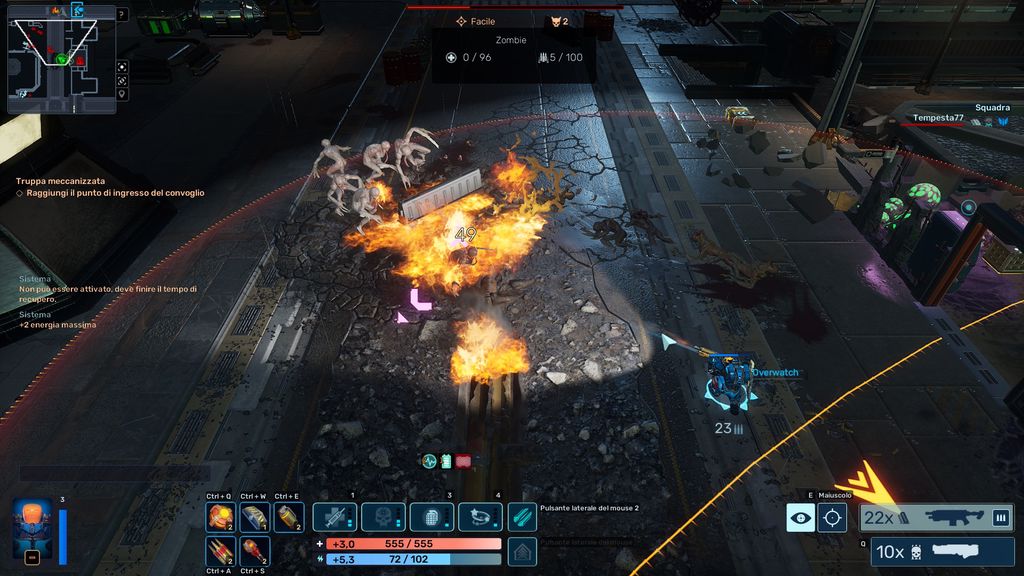The width and height of the screenshot is (1024, 576).
Task: Click the minimap location pin button
Action: [122, 94]
